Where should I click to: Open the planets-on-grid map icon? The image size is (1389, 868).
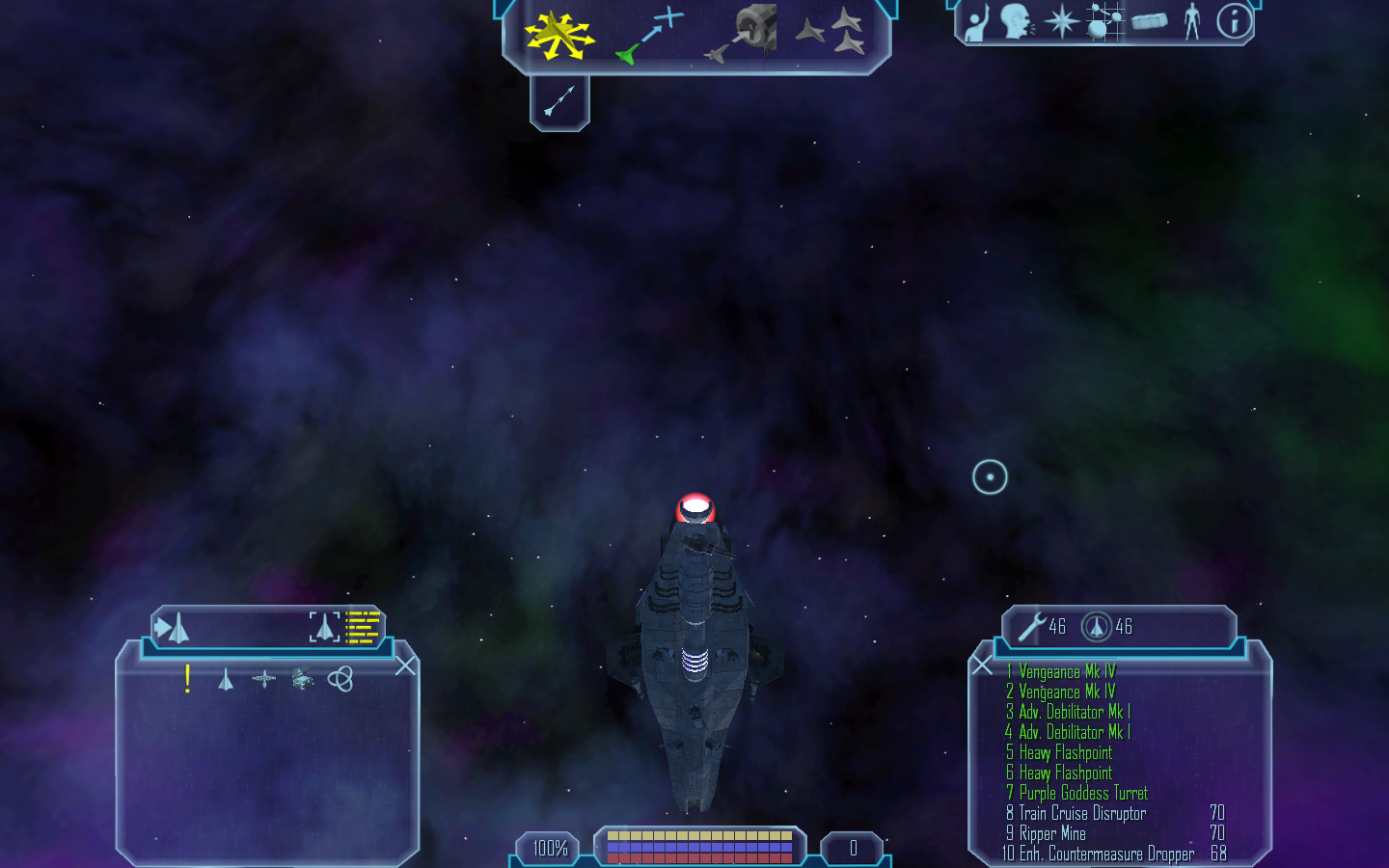[x=1105, y=21]
